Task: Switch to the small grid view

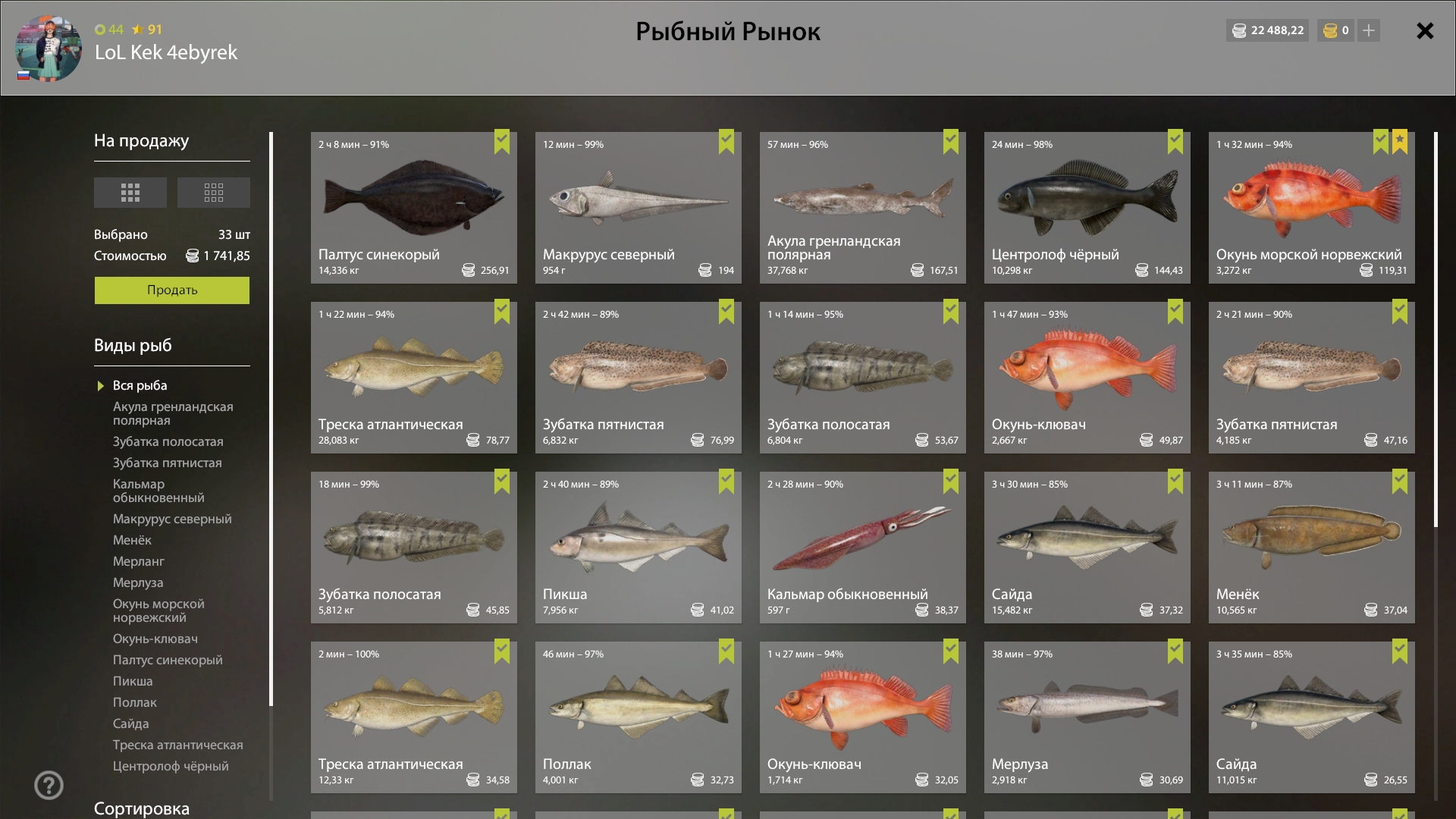Action: [213, 193]
